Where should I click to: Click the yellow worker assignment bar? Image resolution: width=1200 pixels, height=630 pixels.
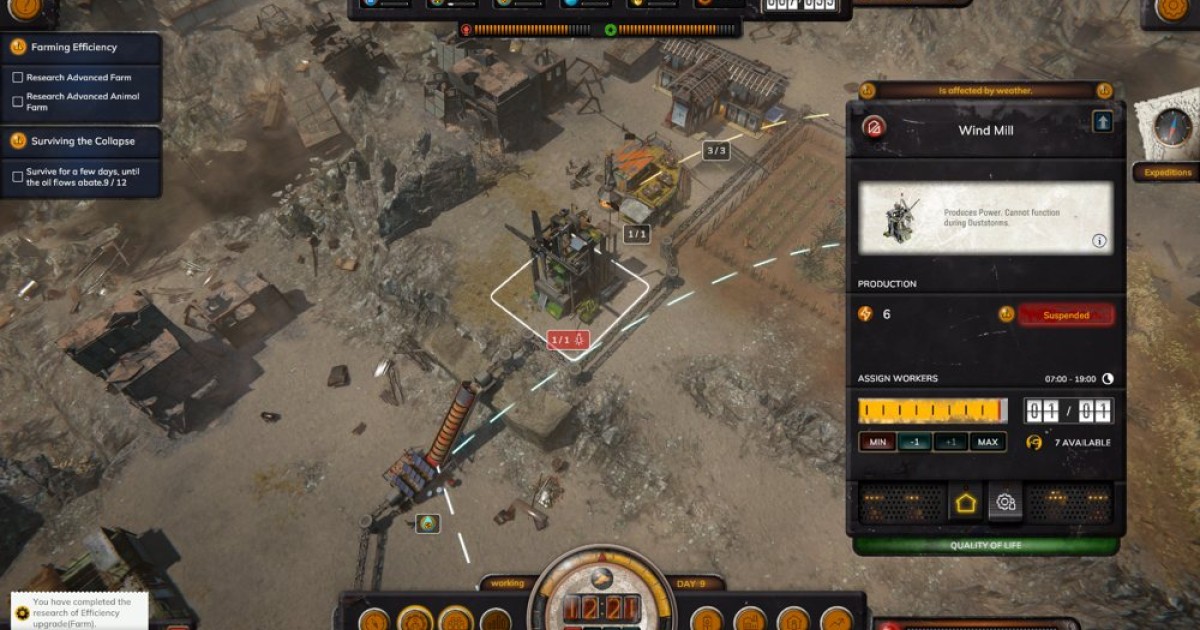932,410
